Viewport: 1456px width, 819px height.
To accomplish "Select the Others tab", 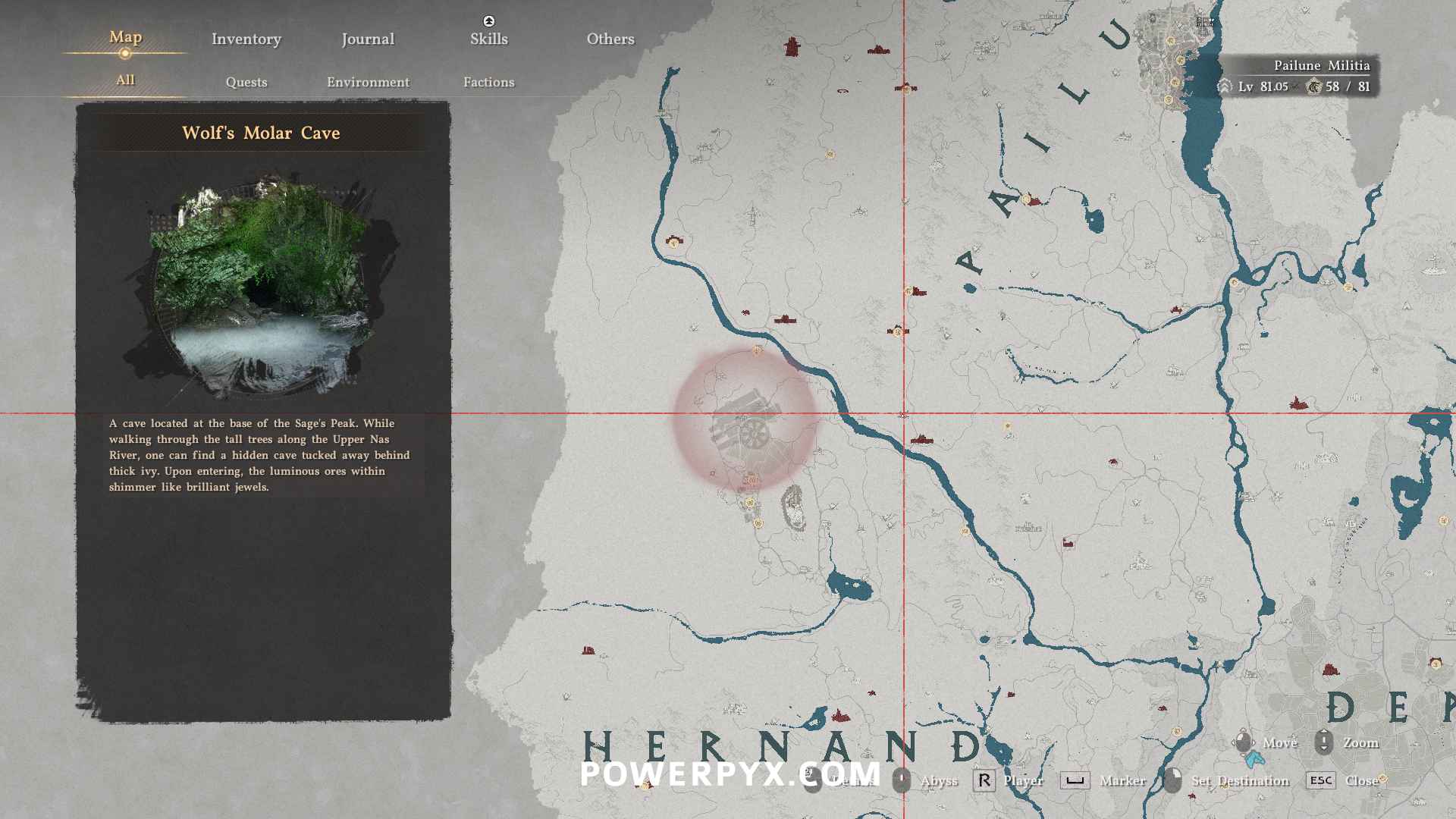I will click(x=610, y=39).
